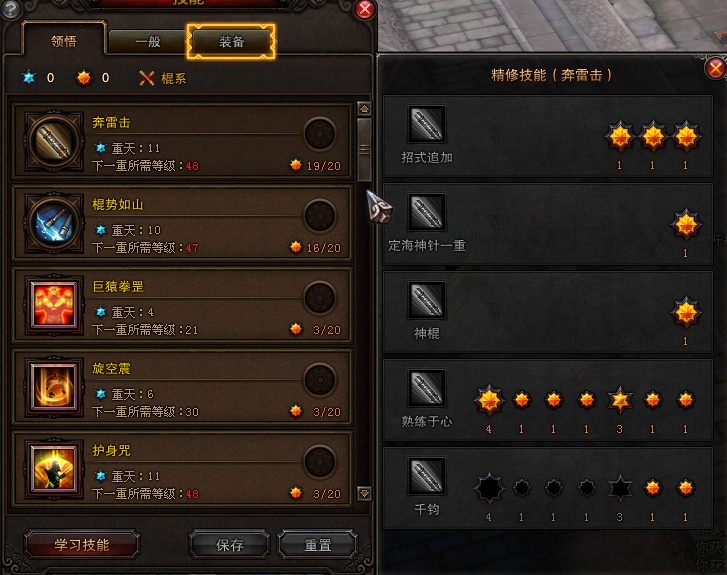Click the skill list scroll-up arrow
The image size is (727, 575).
click(364, 108)
